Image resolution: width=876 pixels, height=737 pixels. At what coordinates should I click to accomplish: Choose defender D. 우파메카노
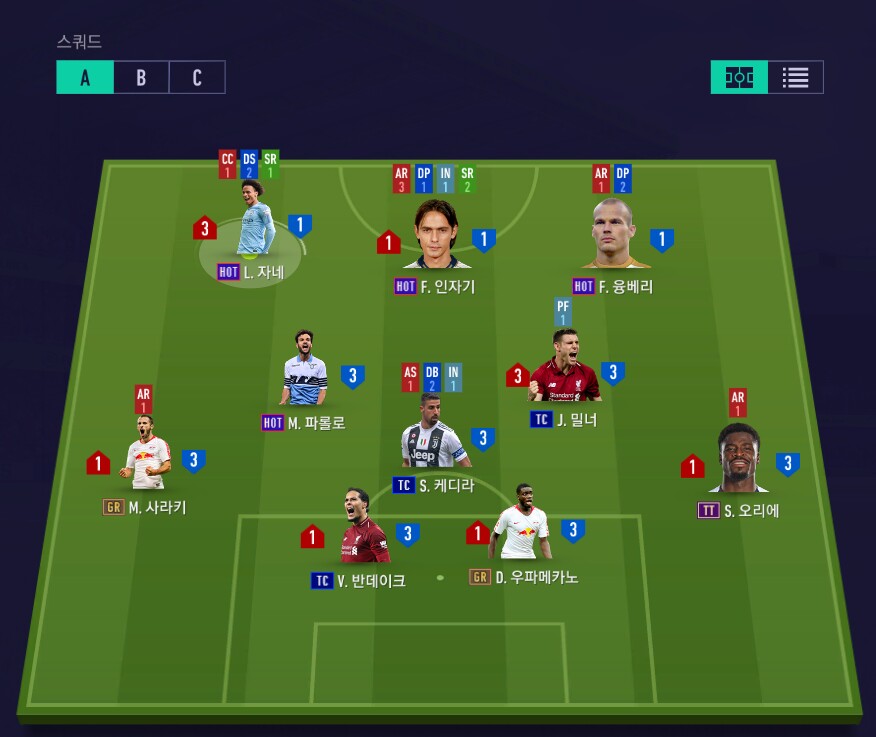point(521,525)
